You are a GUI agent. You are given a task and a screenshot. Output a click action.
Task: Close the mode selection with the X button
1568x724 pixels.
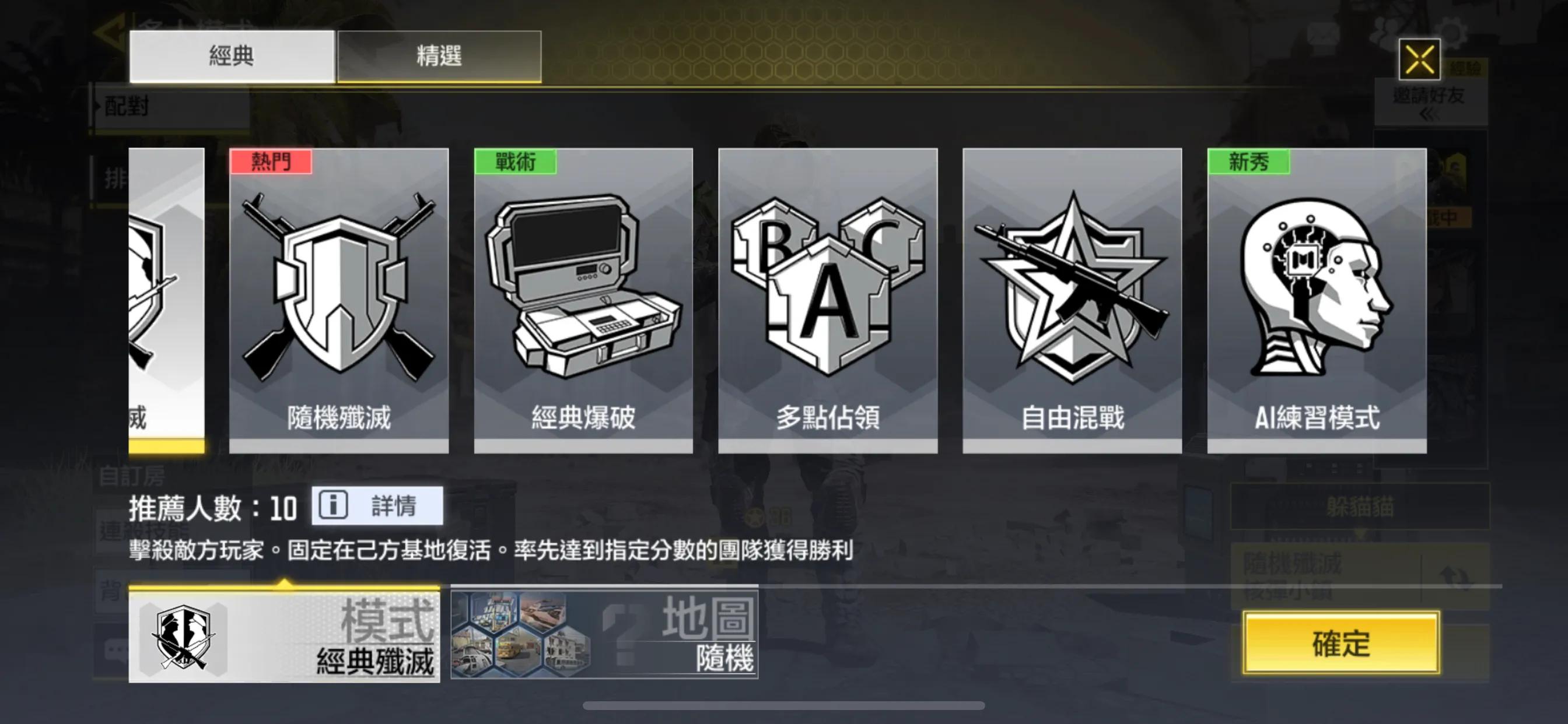[1420, 61]
